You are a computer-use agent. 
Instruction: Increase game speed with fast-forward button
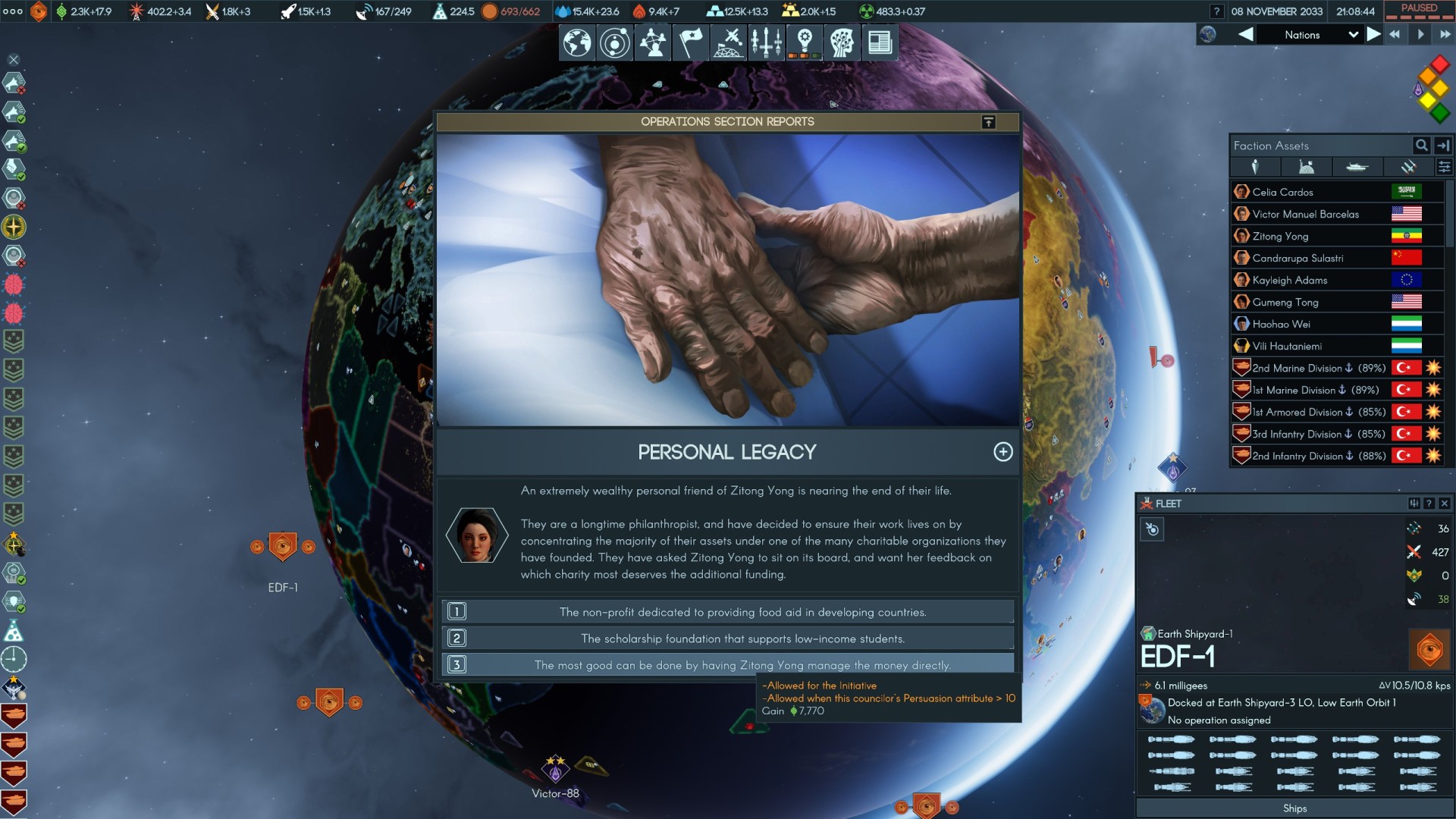[1445, 35]
